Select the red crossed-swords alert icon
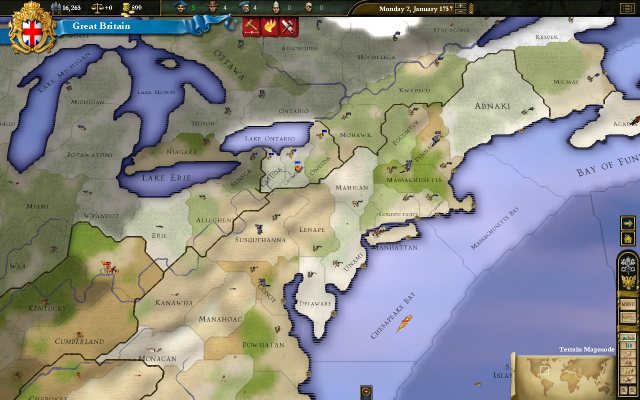Screen dimensions: 640x400 [x=287, y=27]
